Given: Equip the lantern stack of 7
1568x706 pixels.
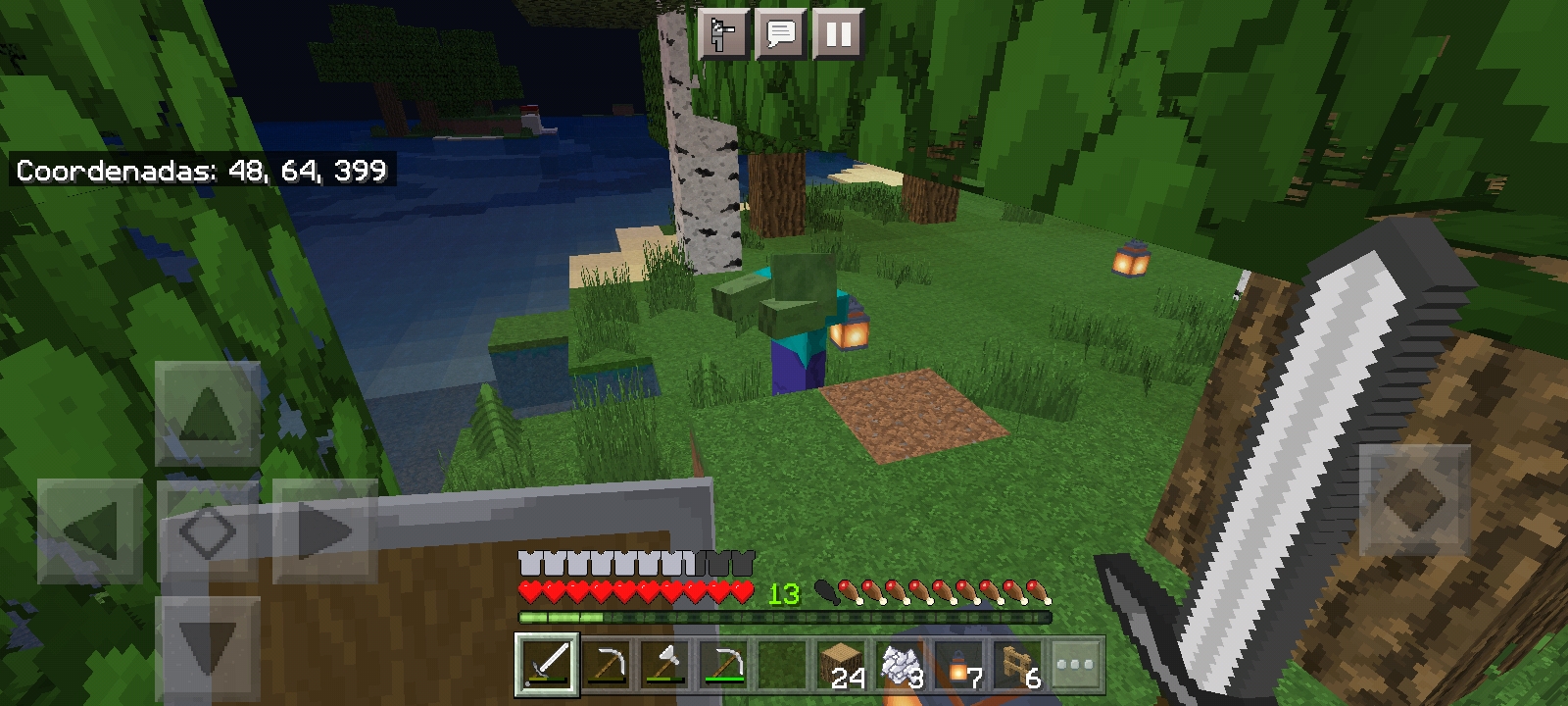Looking at the screenshot, I should pyautogui.click(x=959, y=665).
